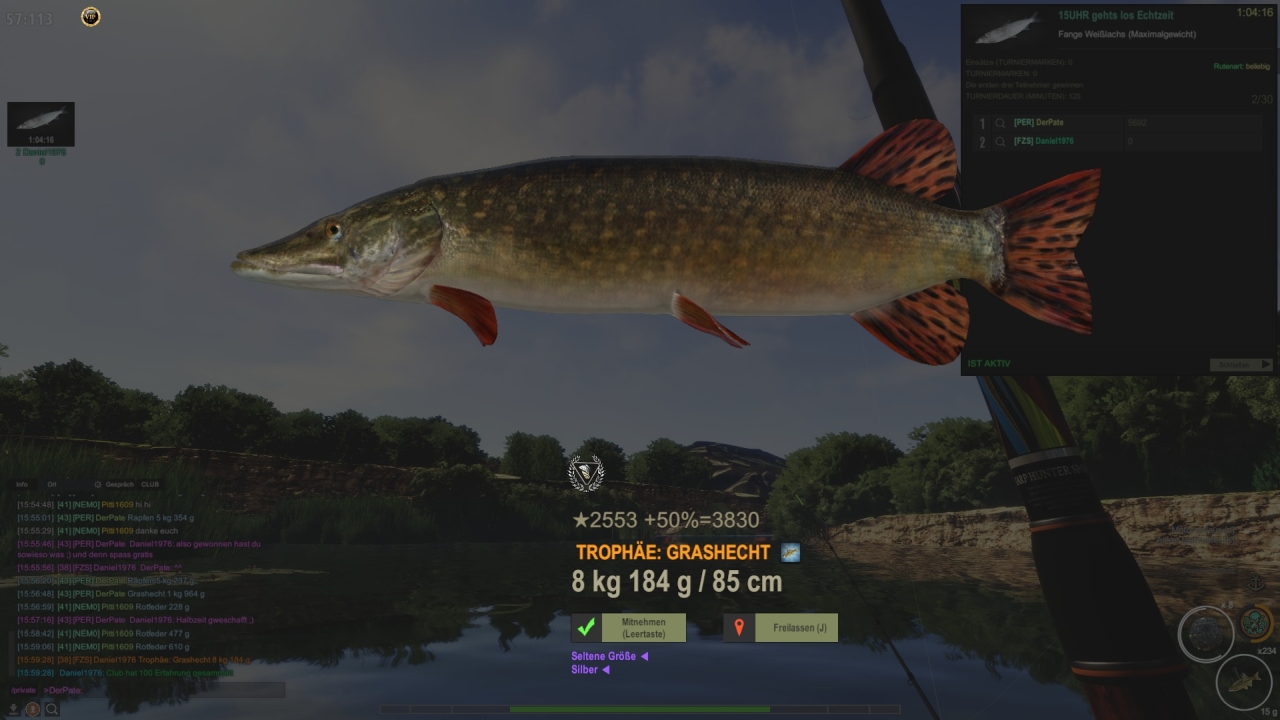Click the VIP badge icon
The height and width of the screenshot is (720, 1280).
(91, 17)
